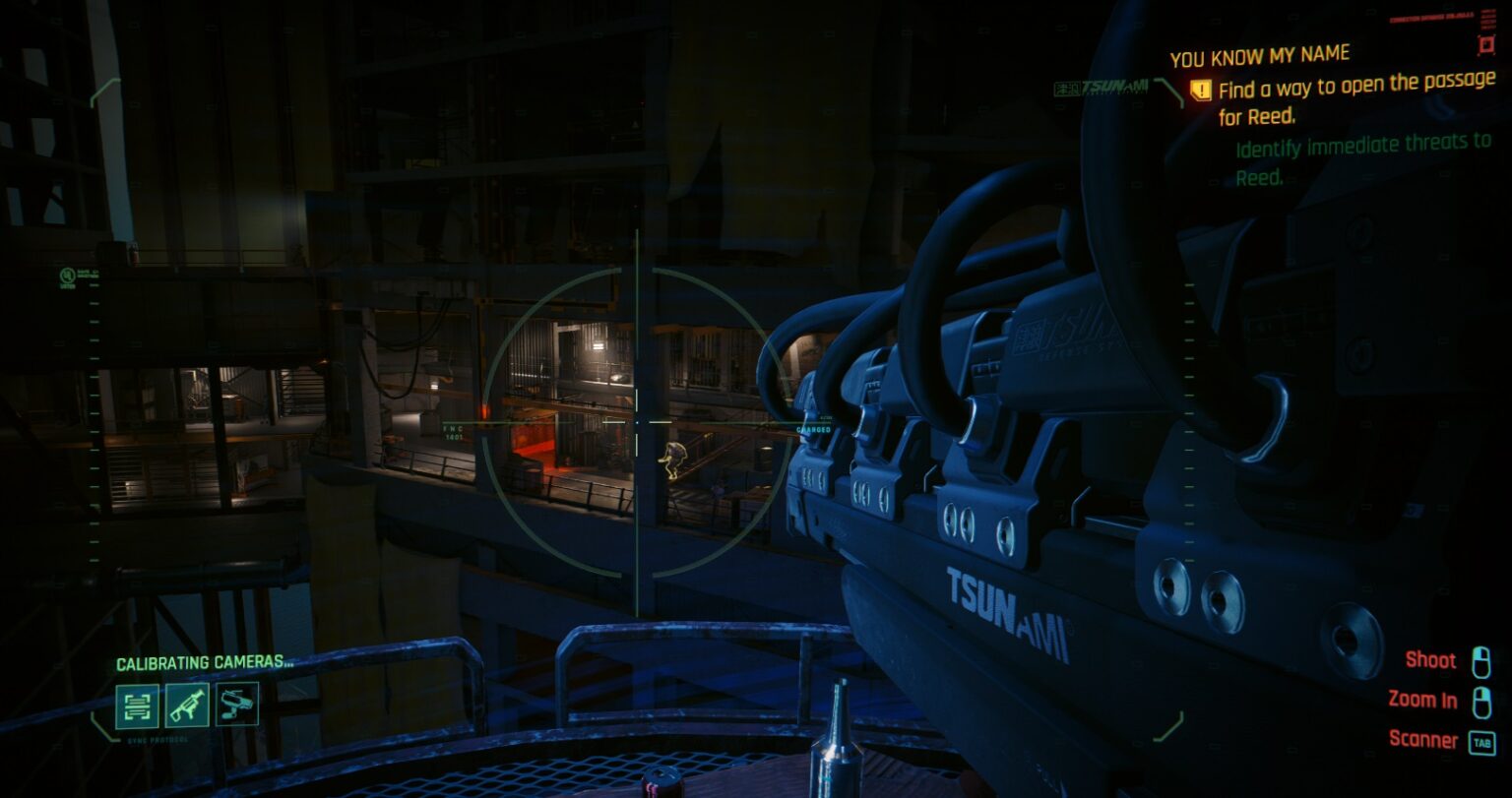Image resolution: width=1512 pixels, height=798 pixels.
Task: Click the right mouse icon next to Zoom In
Action: pos(1483,701)
